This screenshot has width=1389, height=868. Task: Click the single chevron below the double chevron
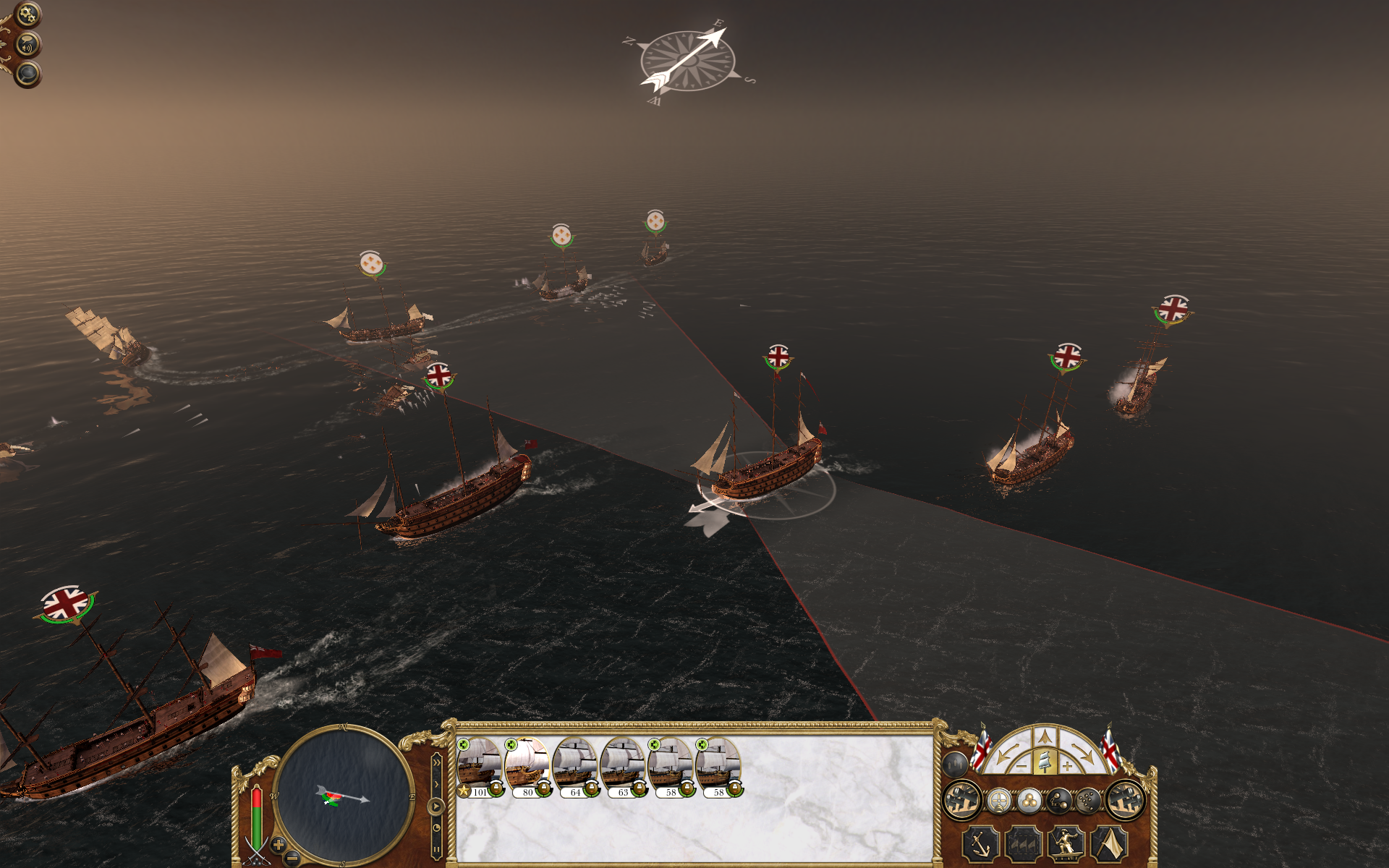pos(437,783)
